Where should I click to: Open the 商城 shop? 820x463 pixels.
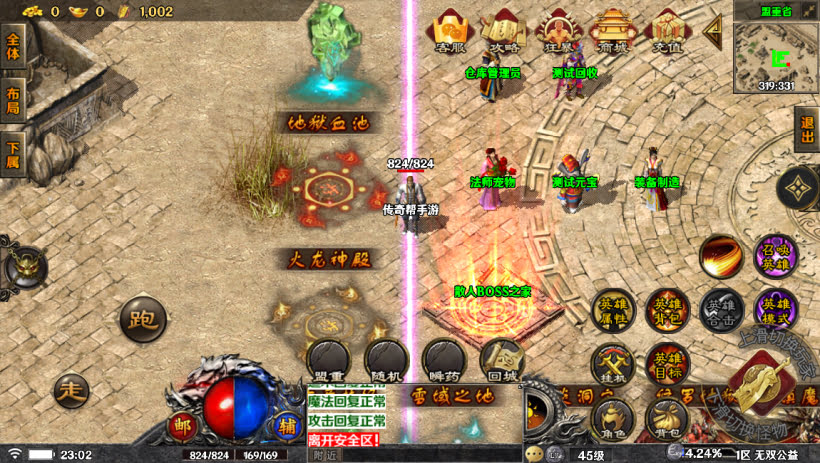click(x=612, y=32)
